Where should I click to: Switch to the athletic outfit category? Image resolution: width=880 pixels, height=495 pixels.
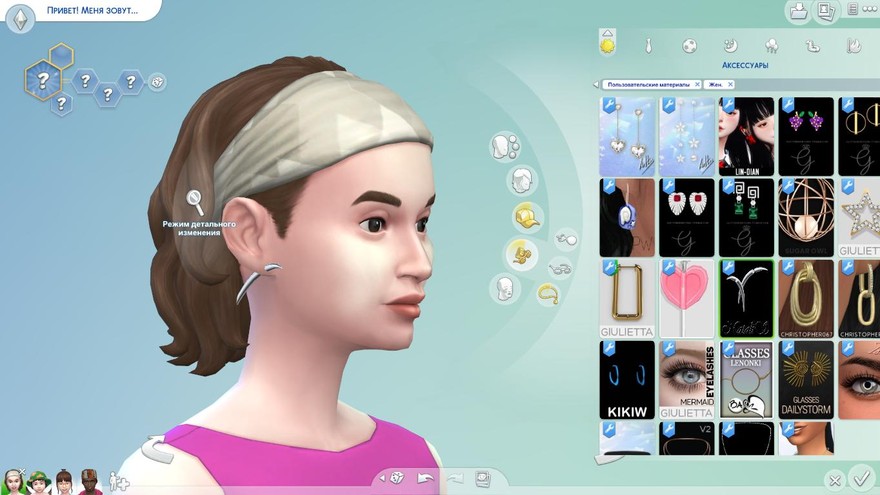tap(690, 45)
